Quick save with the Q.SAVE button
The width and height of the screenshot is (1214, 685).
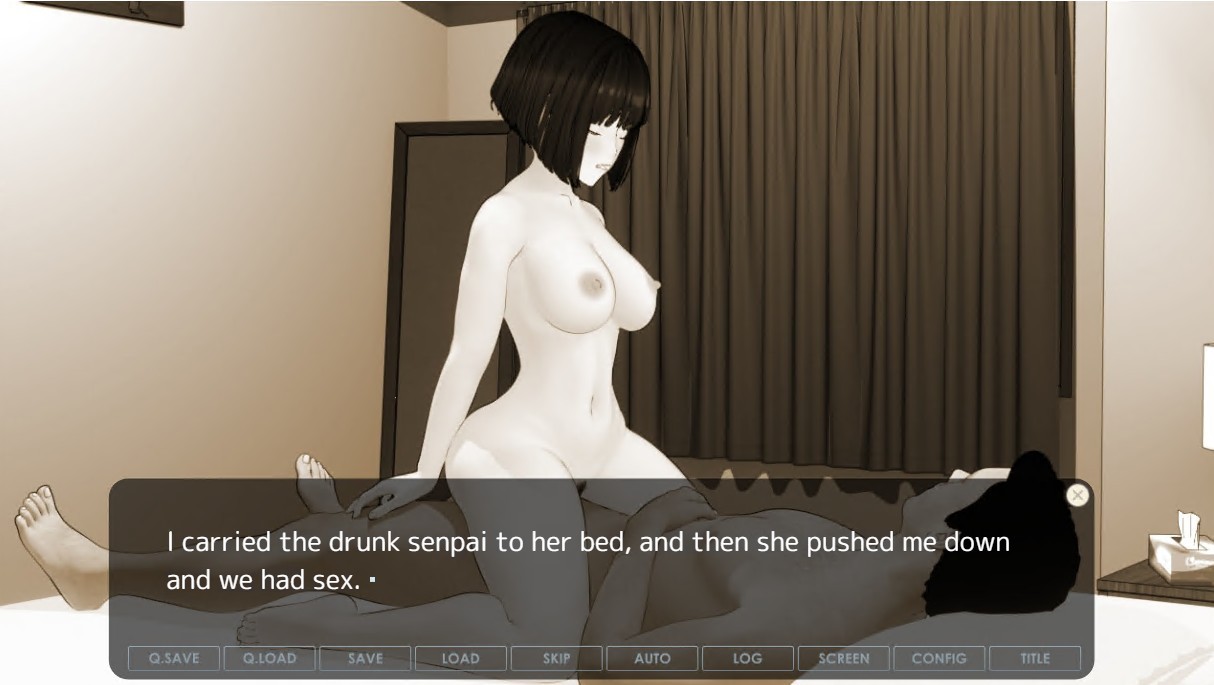[174, 658]
